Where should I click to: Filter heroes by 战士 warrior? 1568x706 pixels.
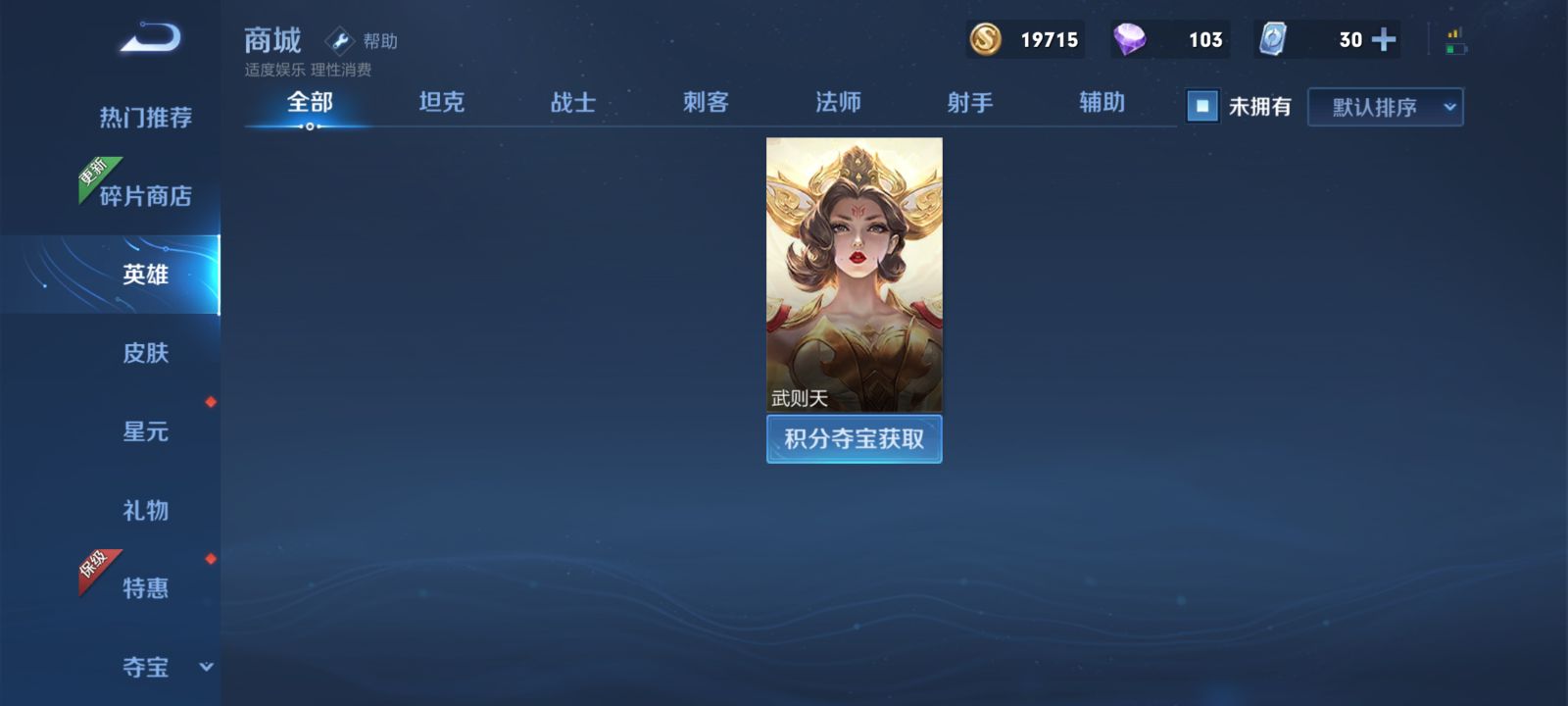pyautogui.click(x=573, y=102)
